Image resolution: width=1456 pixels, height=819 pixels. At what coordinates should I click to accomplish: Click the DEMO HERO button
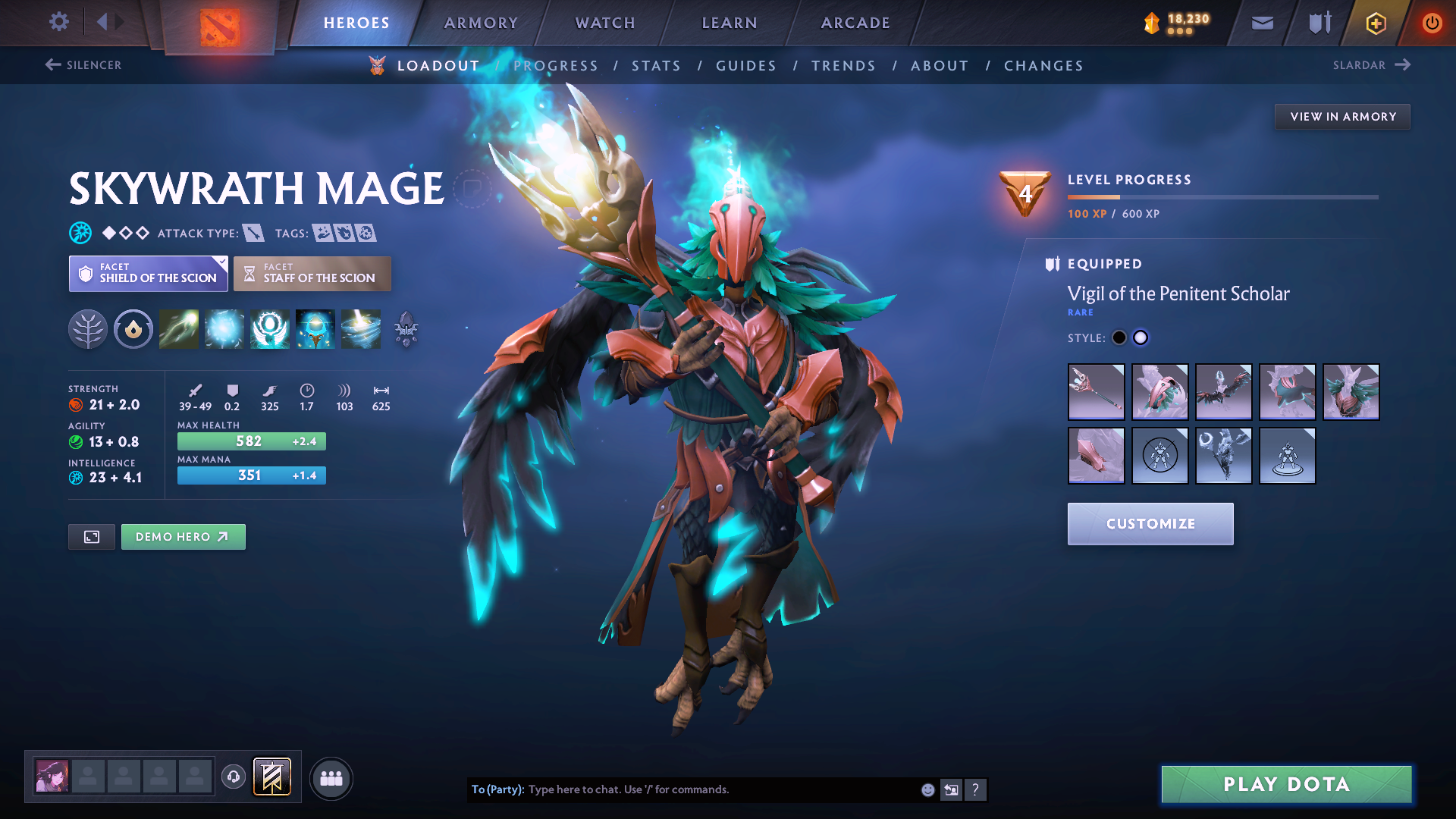click(x=183, y=536)
